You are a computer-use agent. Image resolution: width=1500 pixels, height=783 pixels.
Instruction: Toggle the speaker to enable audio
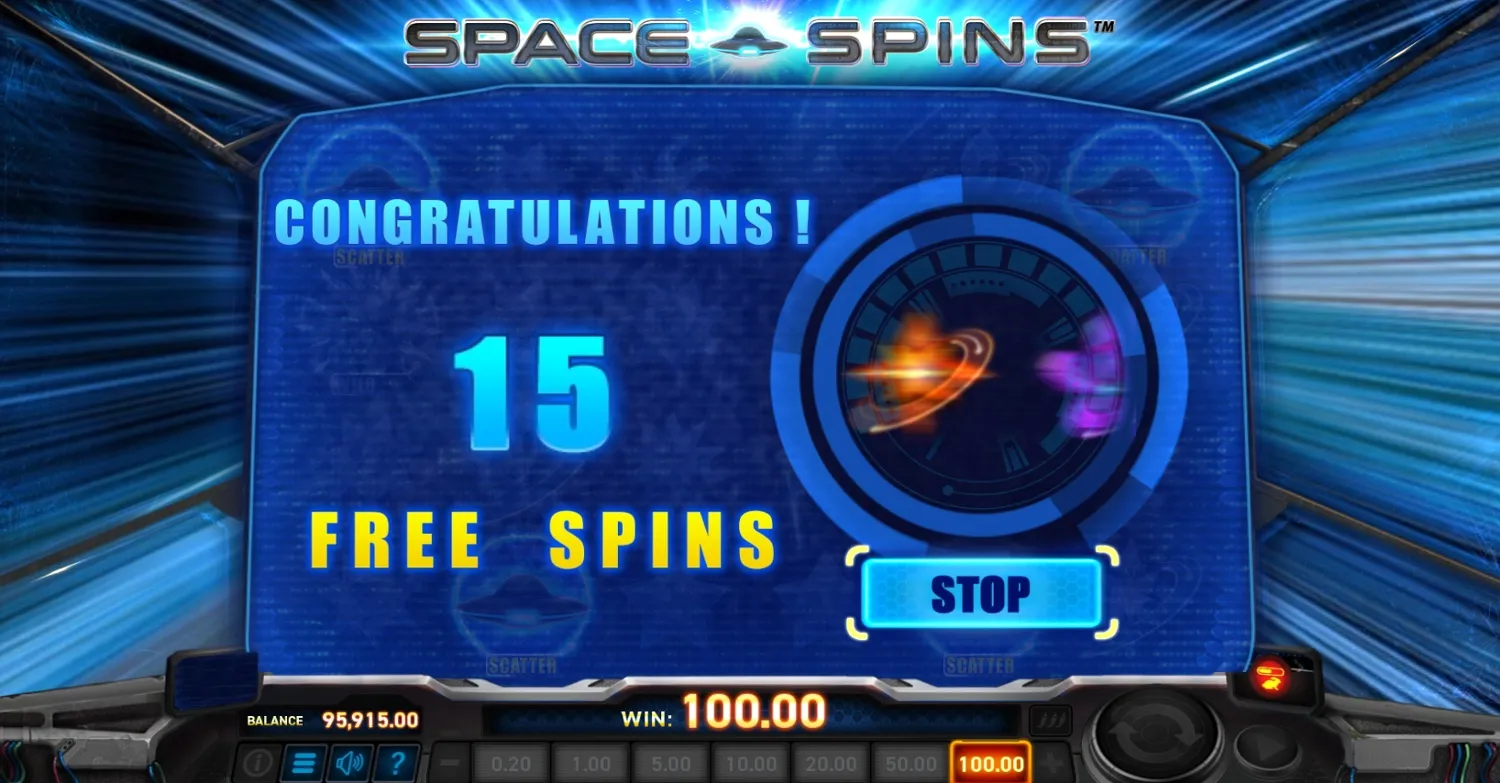point(348,762)
